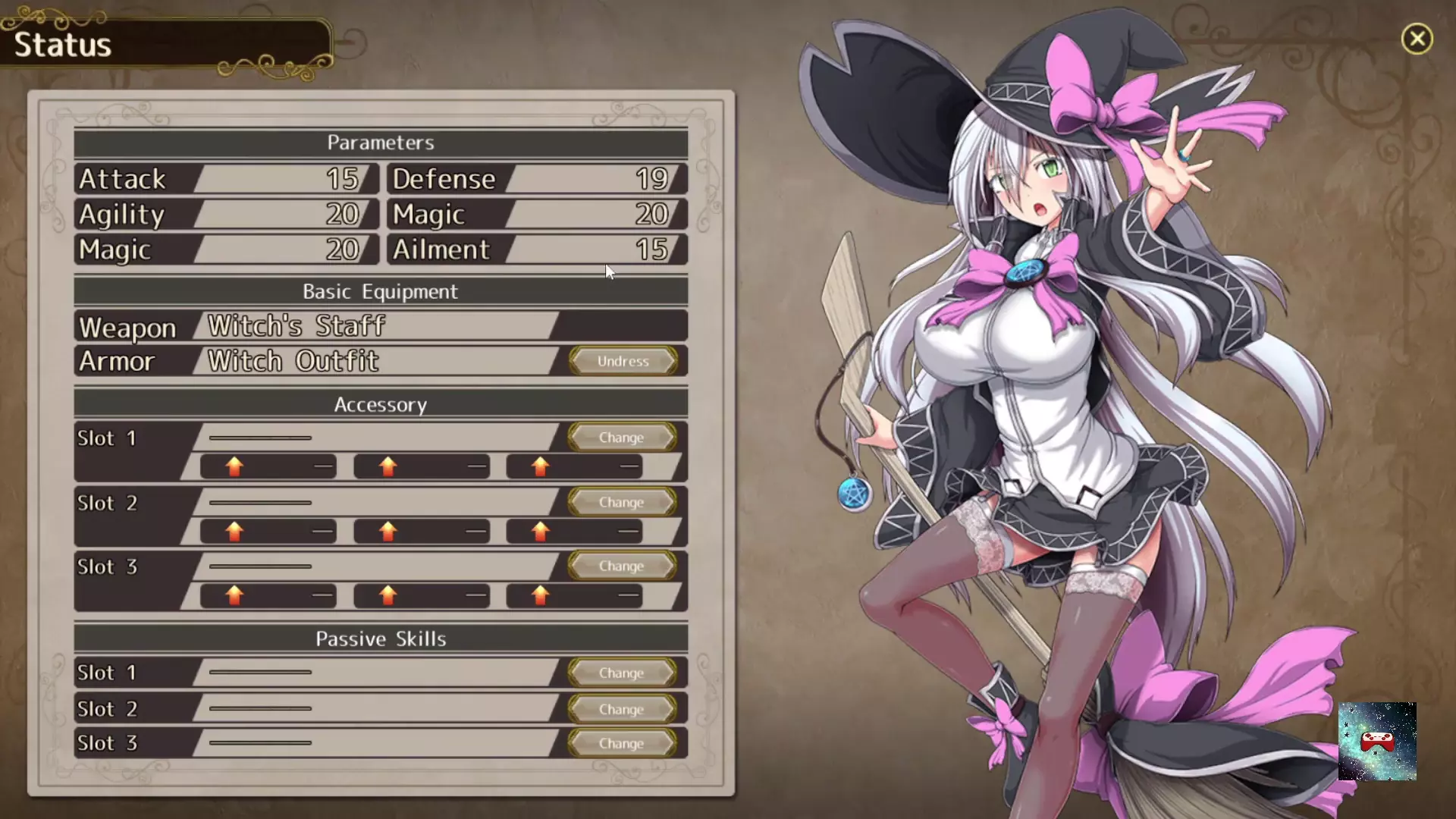
Task: Change Accessory Slot 2
Action: click(621, 502)
